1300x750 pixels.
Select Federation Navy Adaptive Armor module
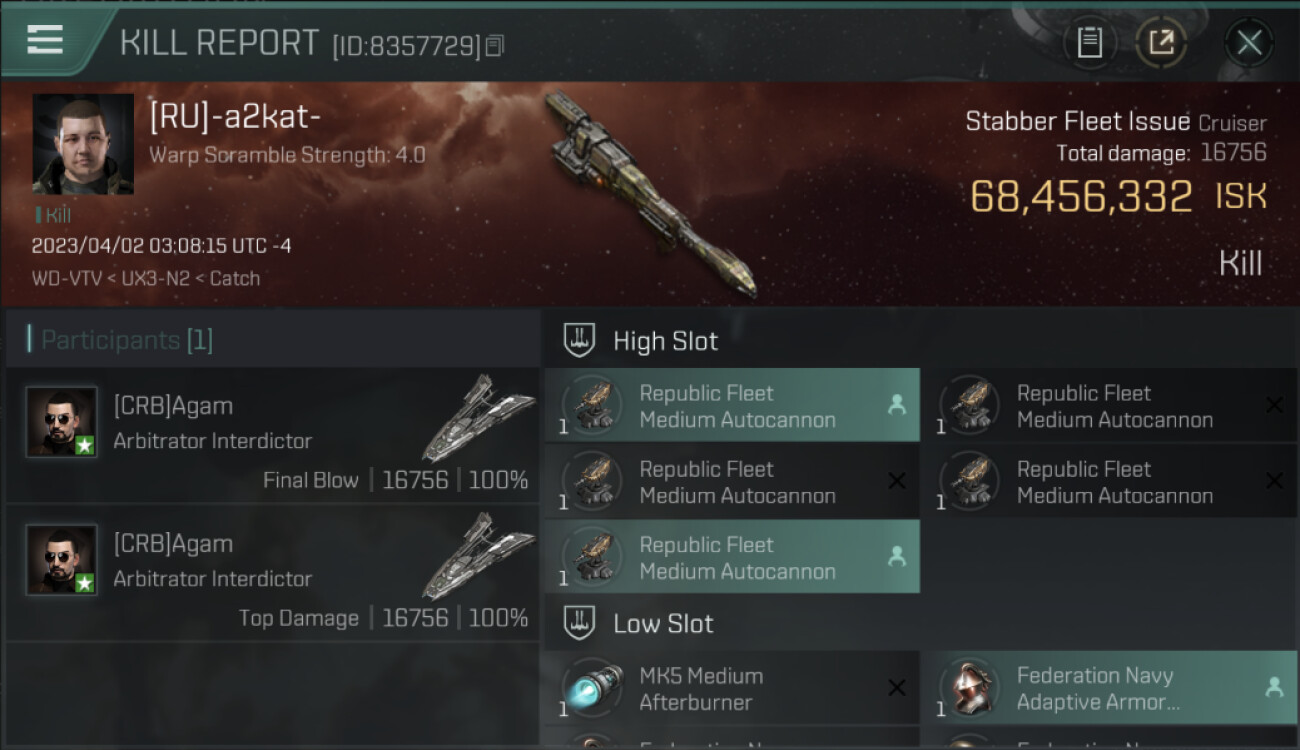[1108, 689]
